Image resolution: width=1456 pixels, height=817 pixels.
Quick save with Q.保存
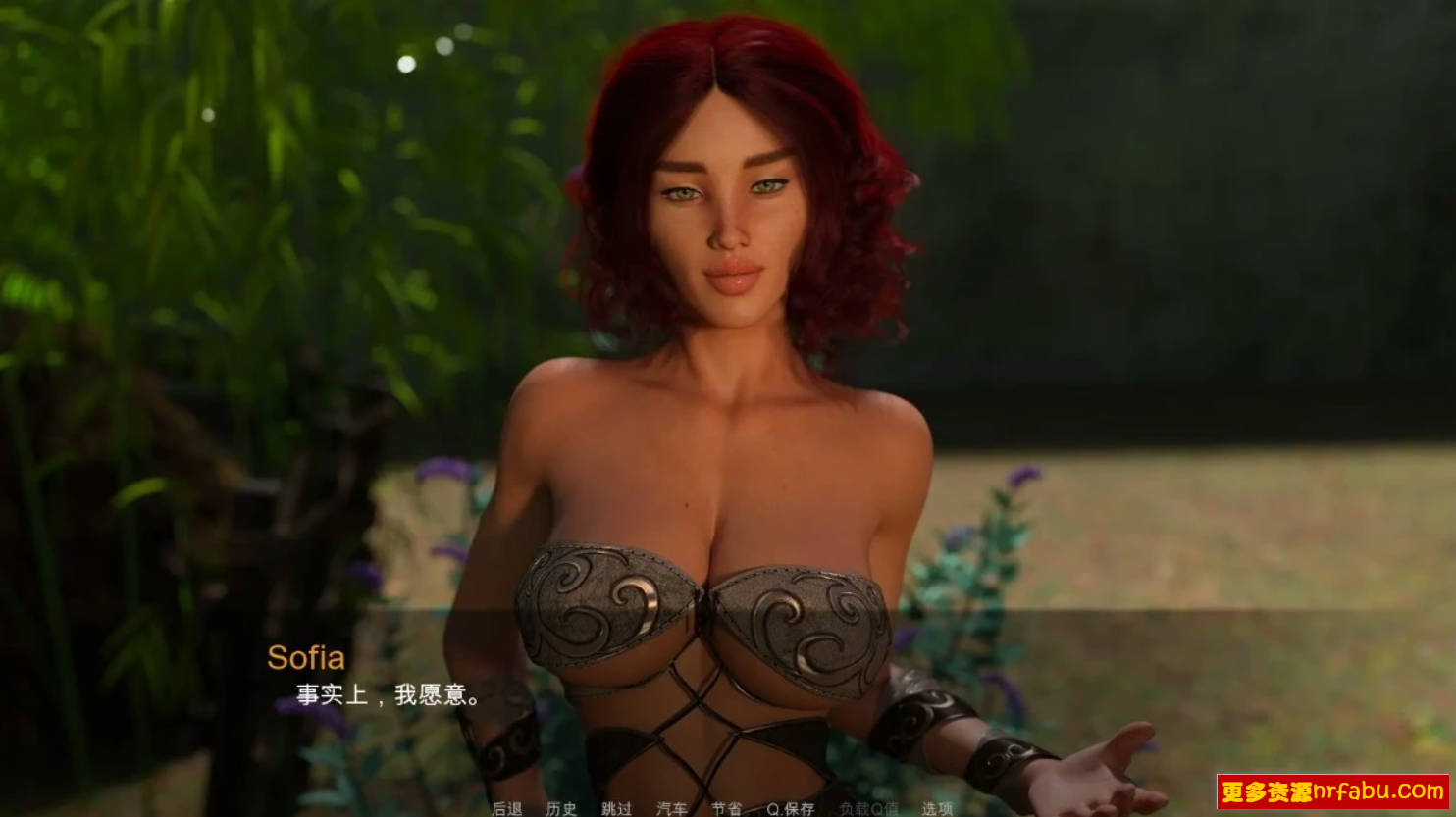(x=791, y=810)
